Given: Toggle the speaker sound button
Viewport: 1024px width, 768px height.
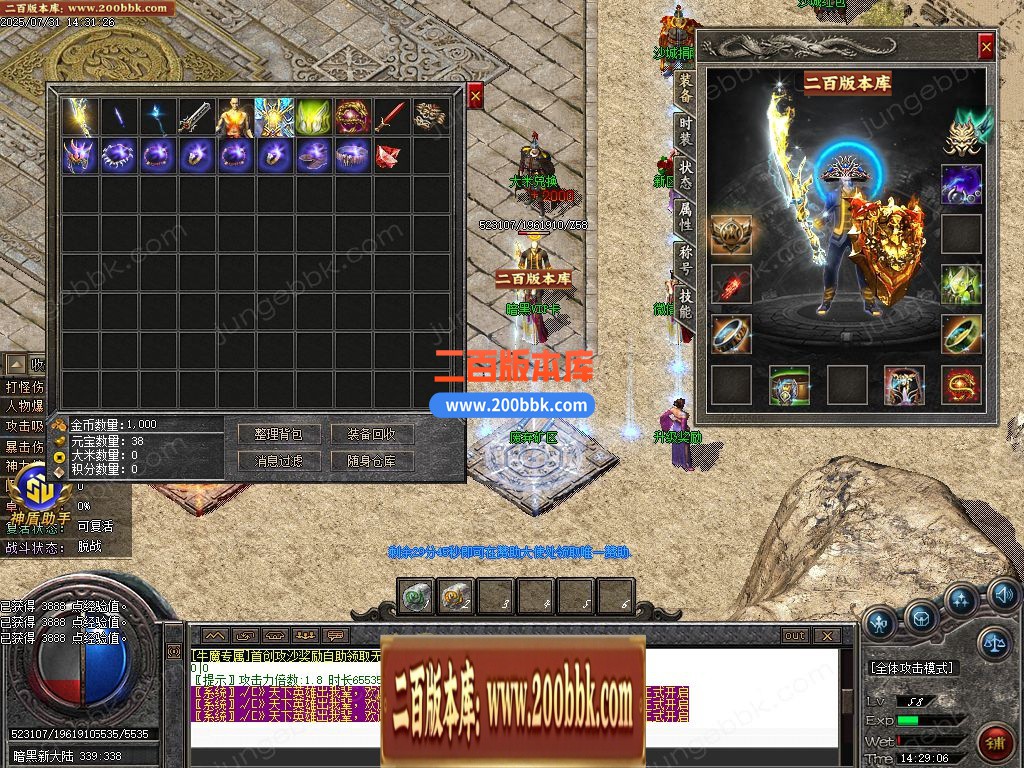Looking at the screenshot, I should coord(1004,596).
